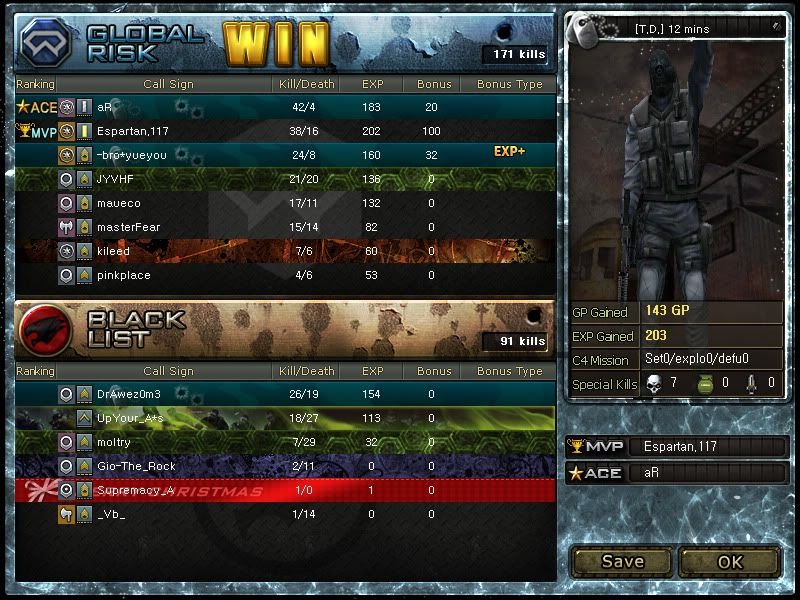Confirm results with the OK button

pyautogui.click(x=731, y=561)
